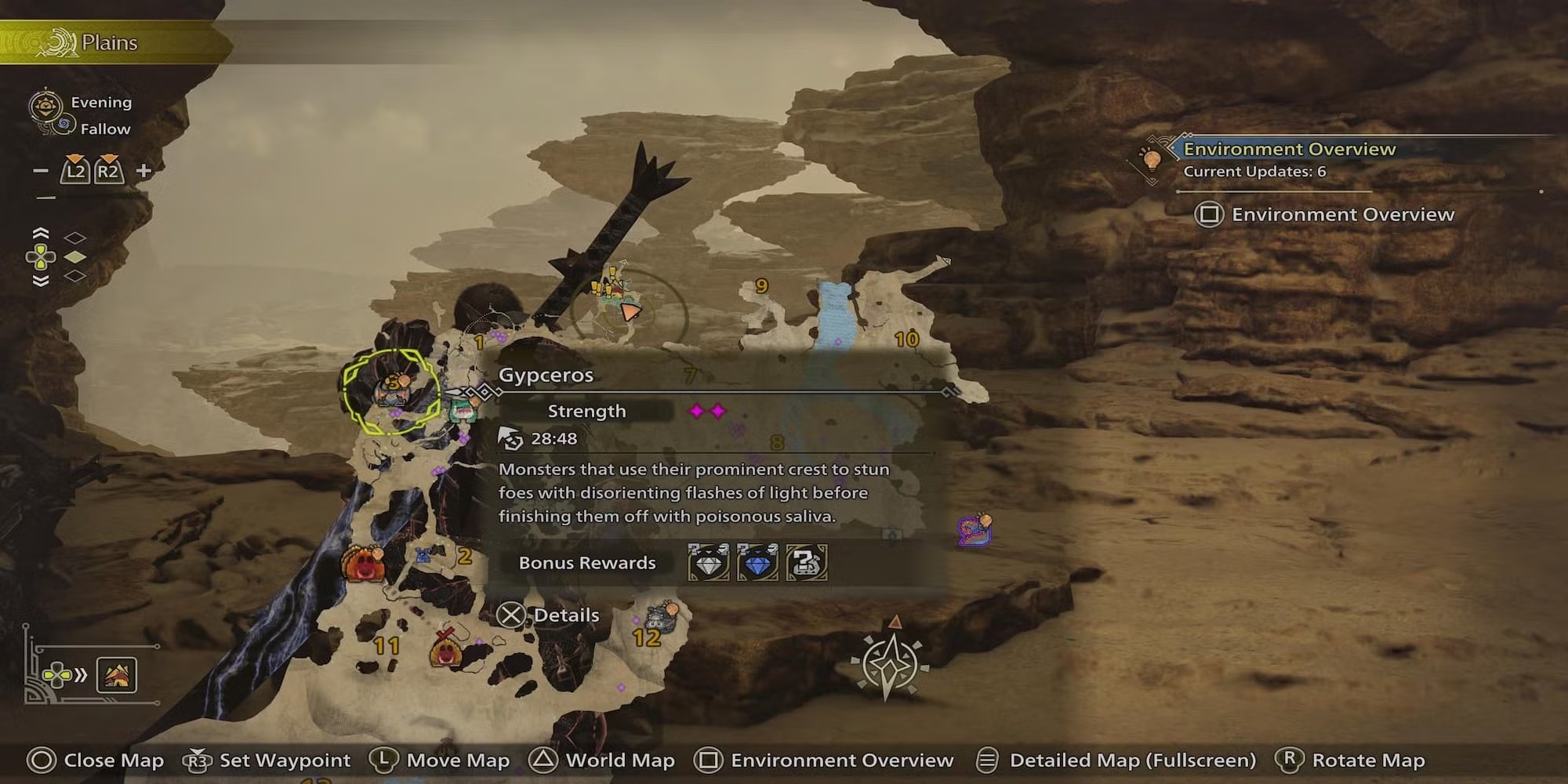Screen dimensions: 1568x784
Task: Select the orange monster marker near area 2
Action: (361, 563)
